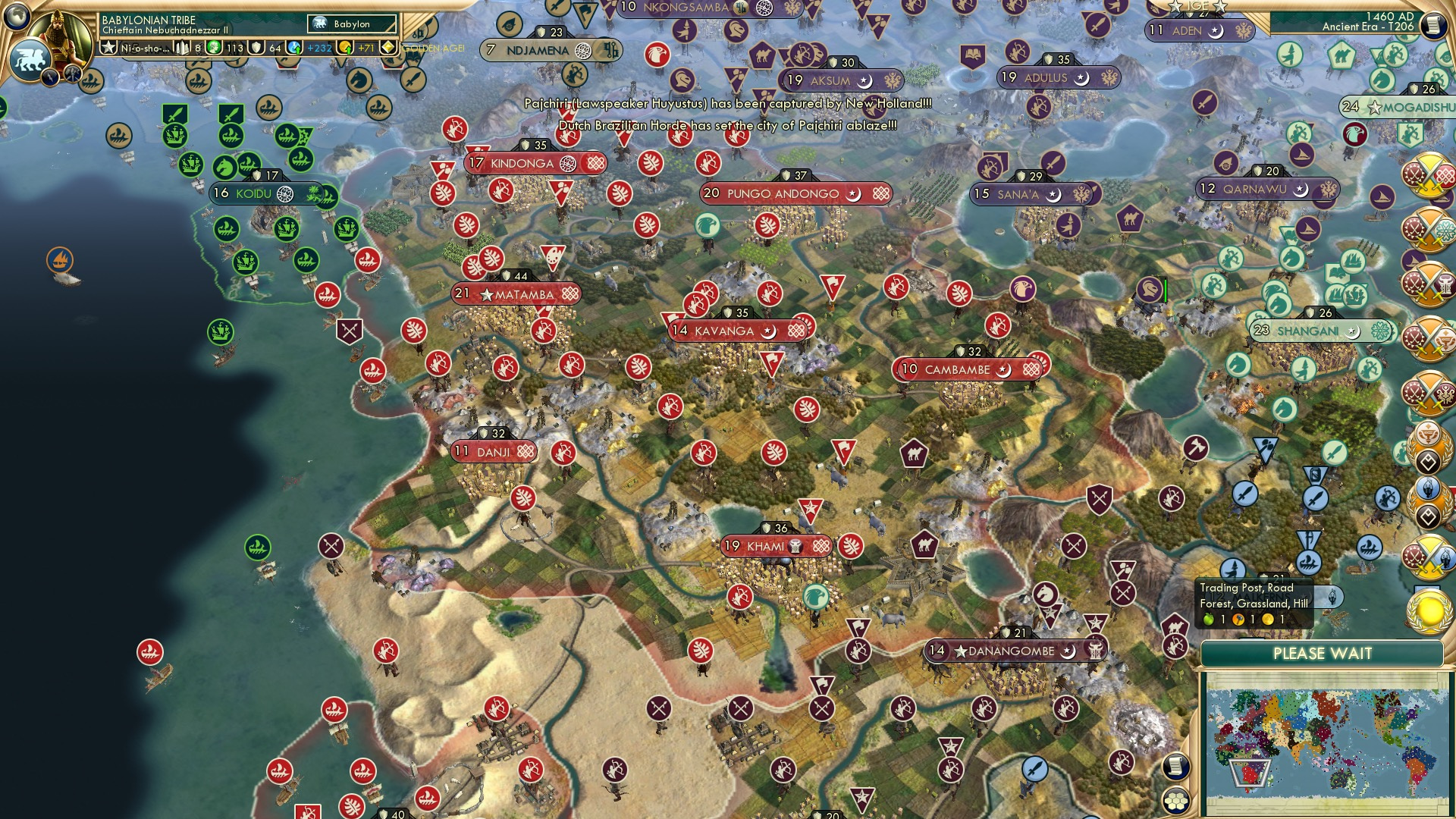This screenshot has width=1456, height=819.
Task: Click the gold income icon showing +71
Action: pyautogui.click(x=344, y=49)
